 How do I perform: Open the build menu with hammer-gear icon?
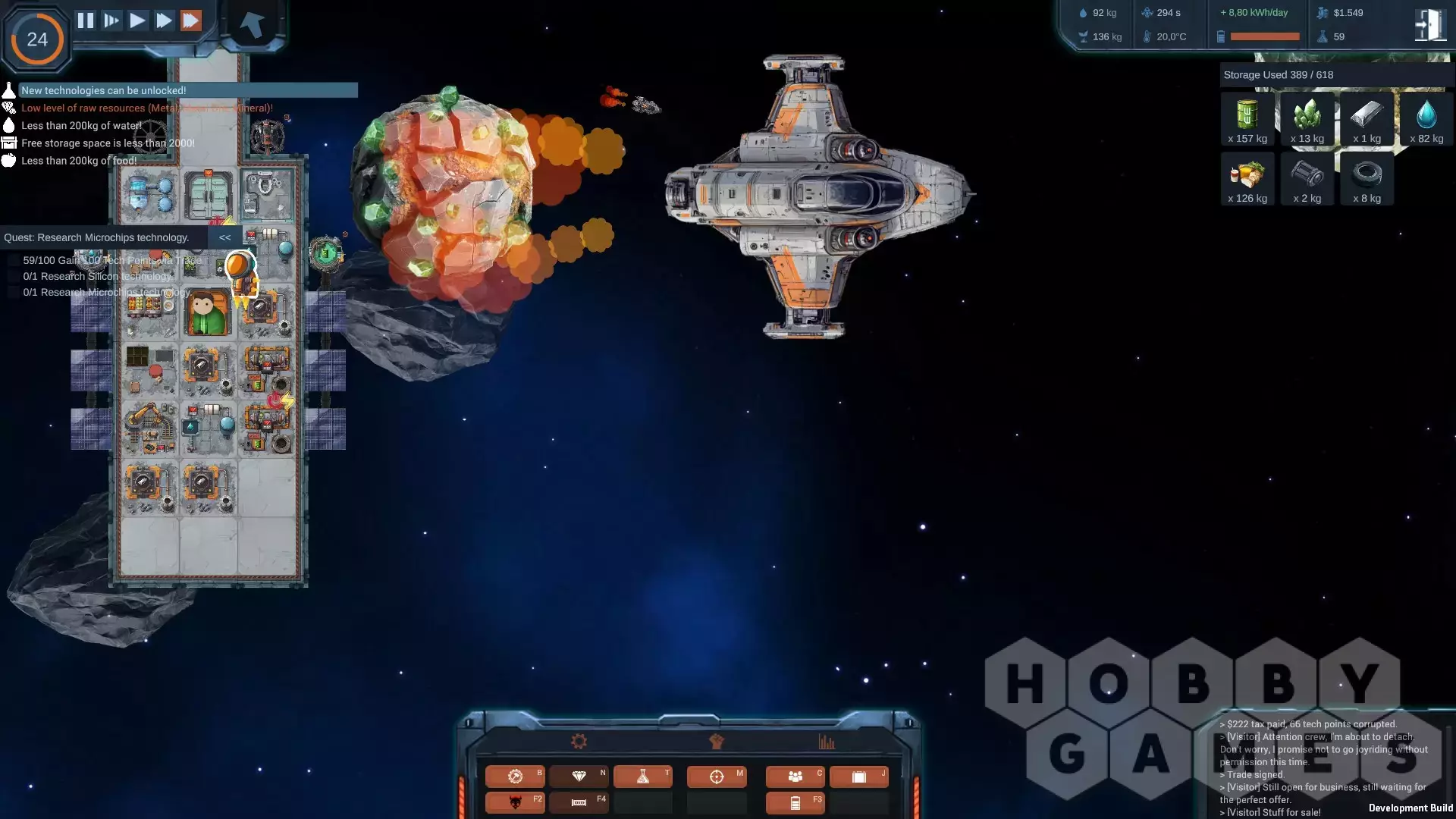[x=515, y=777]
